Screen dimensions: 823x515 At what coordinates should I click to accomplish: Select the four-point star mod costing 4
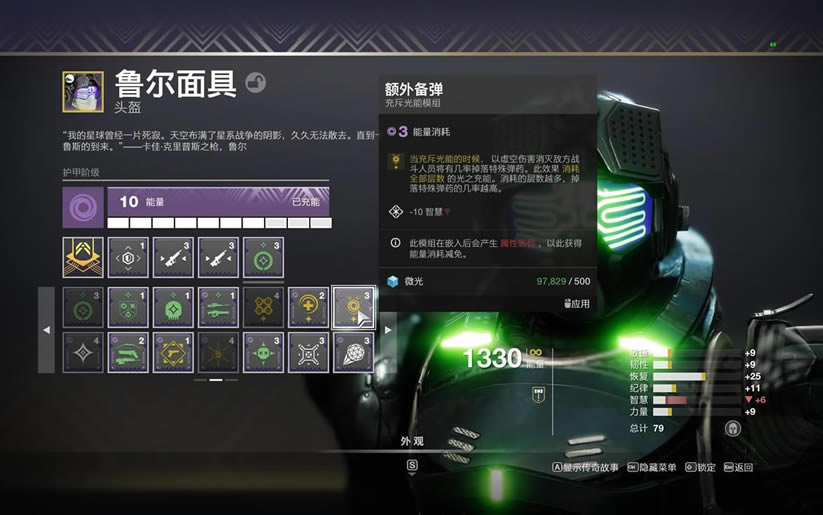pyautogui.click(x=83, y=352)
